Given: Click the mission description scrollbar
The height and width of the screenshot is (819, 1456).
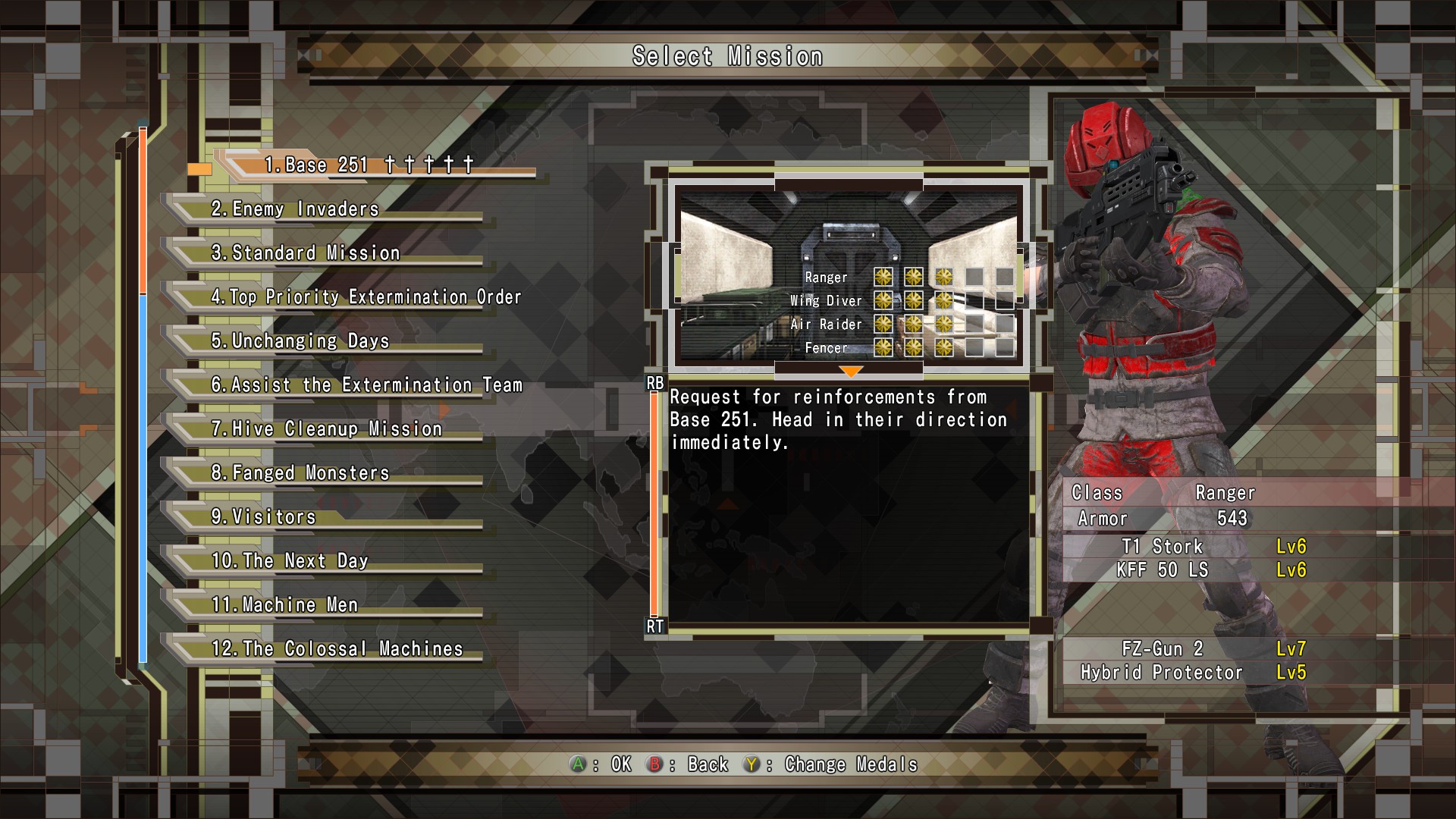Looking at the screenshot, I should (x=654, y=504).
